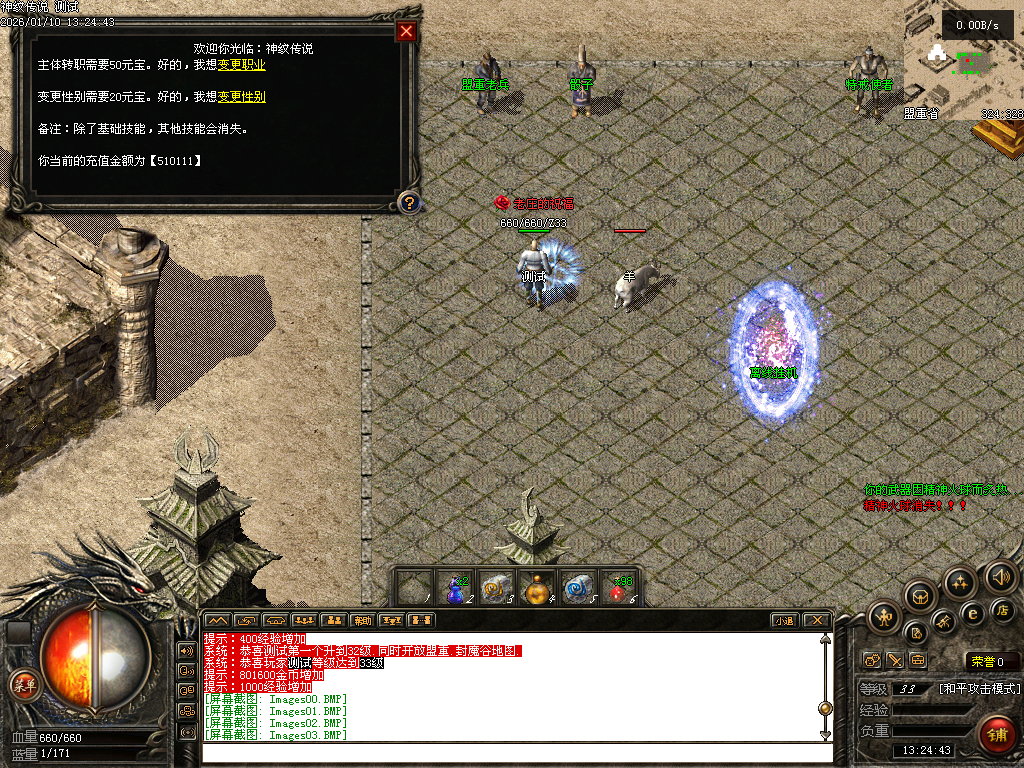Toggle sound with the speaker round button

[1000, 576]
